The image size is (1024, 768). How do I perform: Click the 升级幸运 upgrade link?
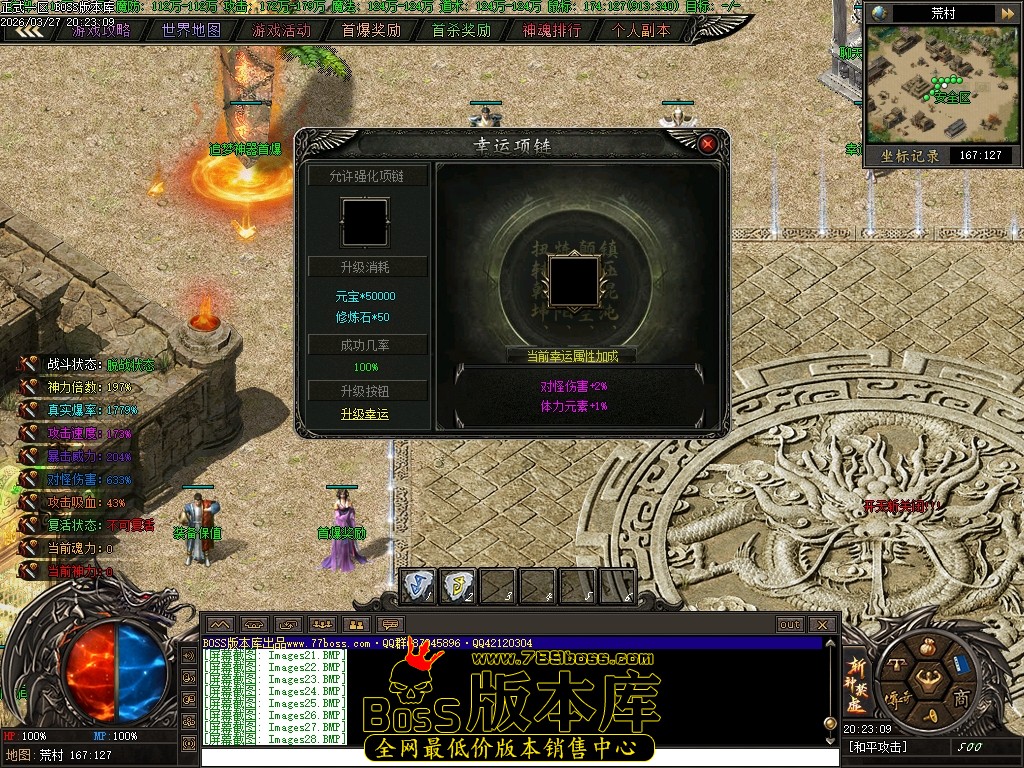pos(364,414)
